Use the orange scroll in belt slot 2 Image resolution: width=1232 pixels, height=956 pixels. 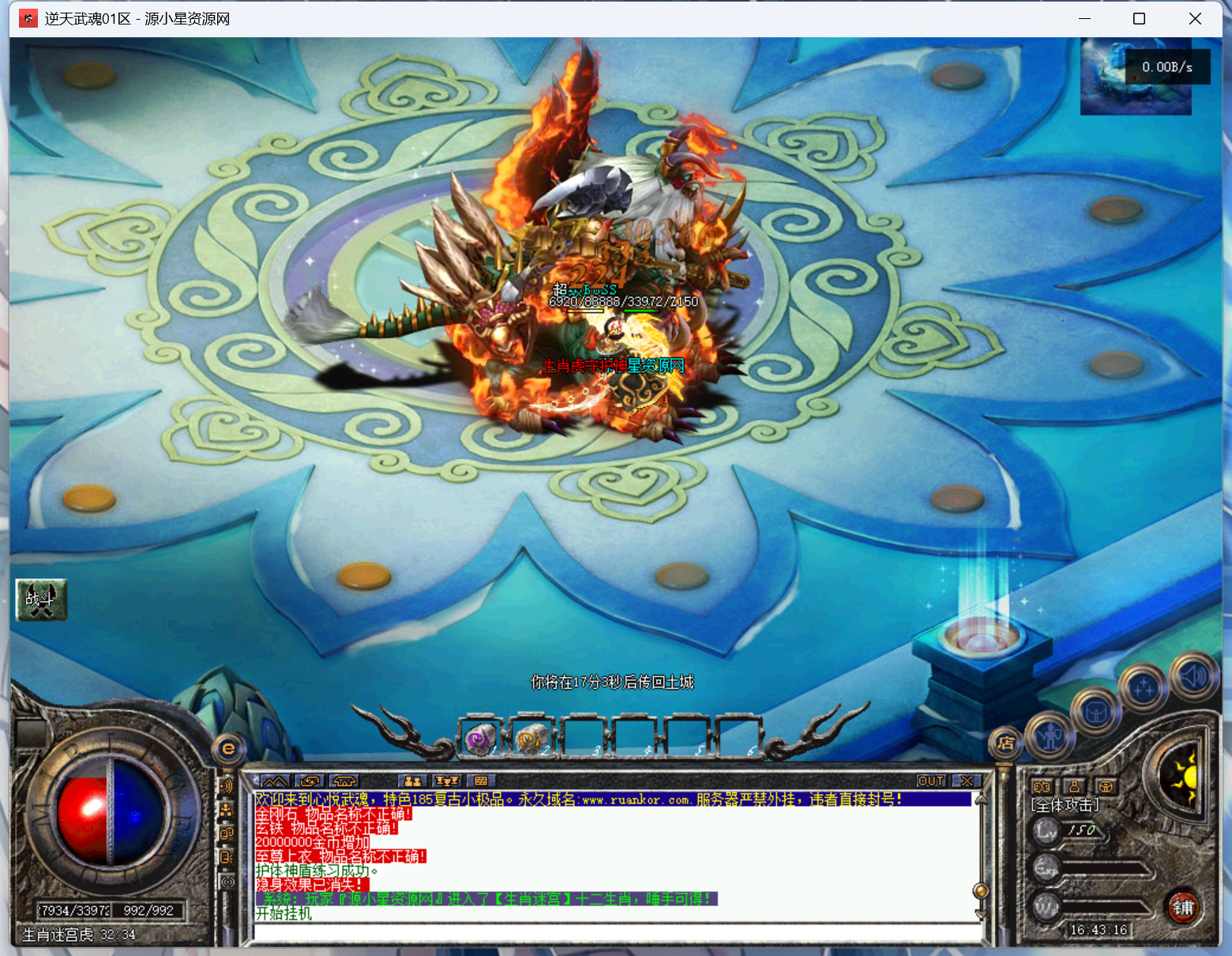(531, 739)
